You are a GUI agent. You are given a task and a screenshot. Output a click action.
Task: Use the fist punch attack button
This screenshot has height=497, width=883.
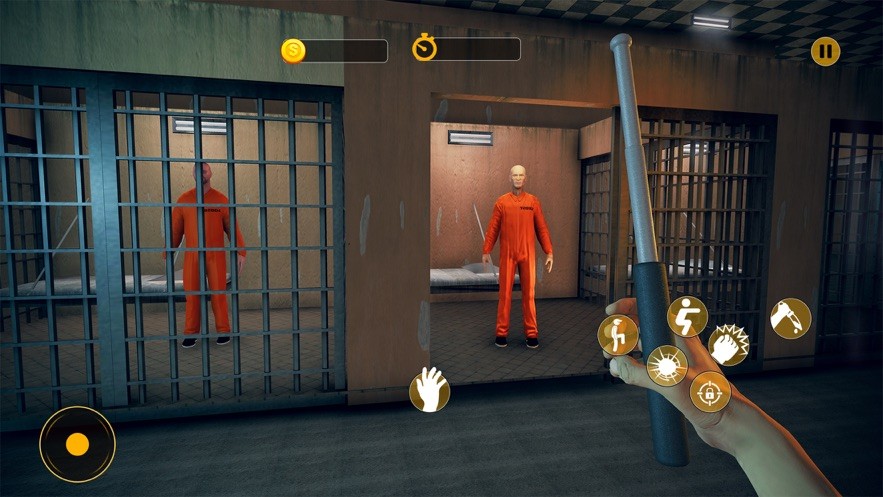coord(729,344)
